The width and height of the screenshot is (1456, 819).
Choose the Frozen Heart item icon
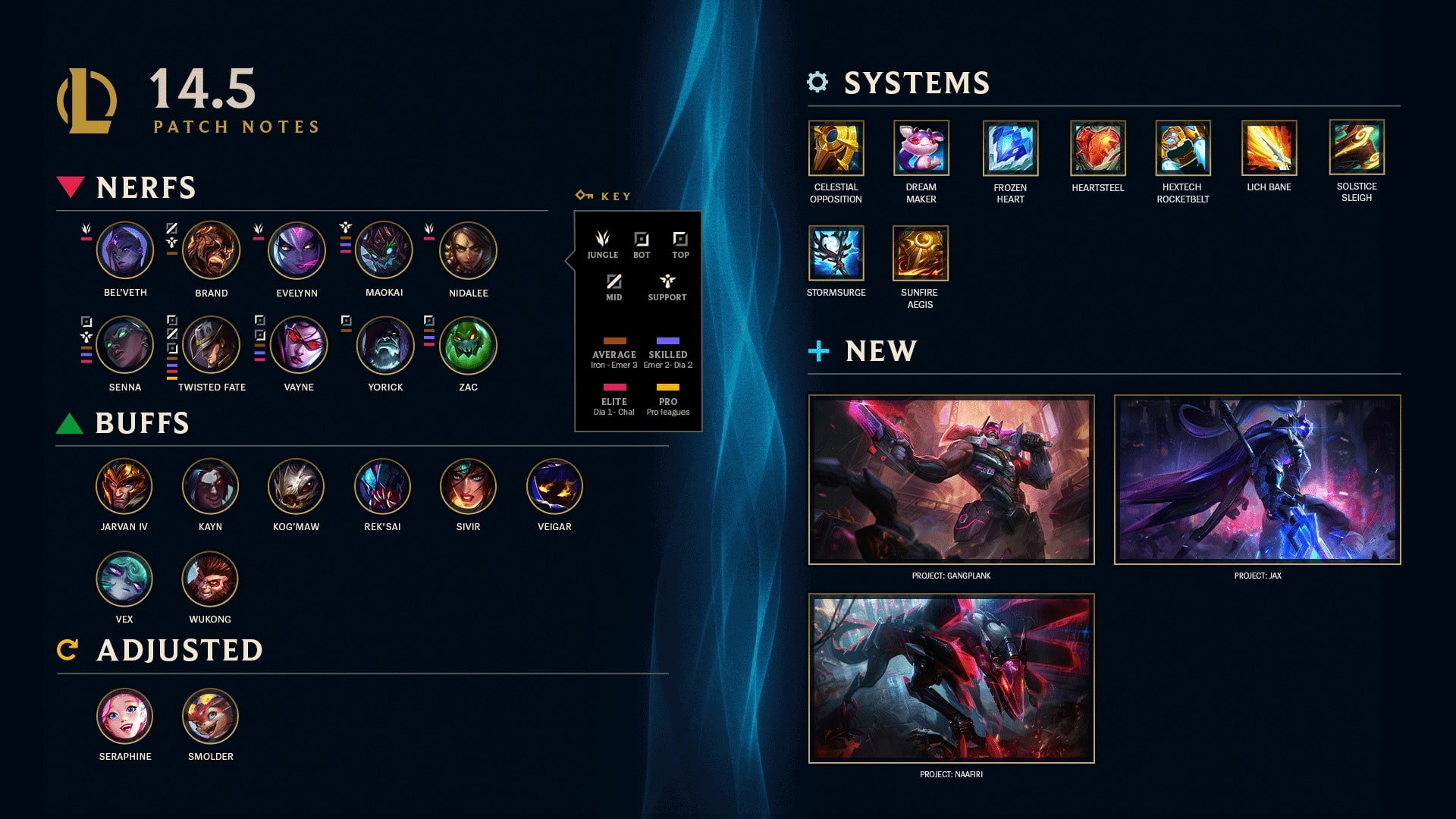(1010, 148)
